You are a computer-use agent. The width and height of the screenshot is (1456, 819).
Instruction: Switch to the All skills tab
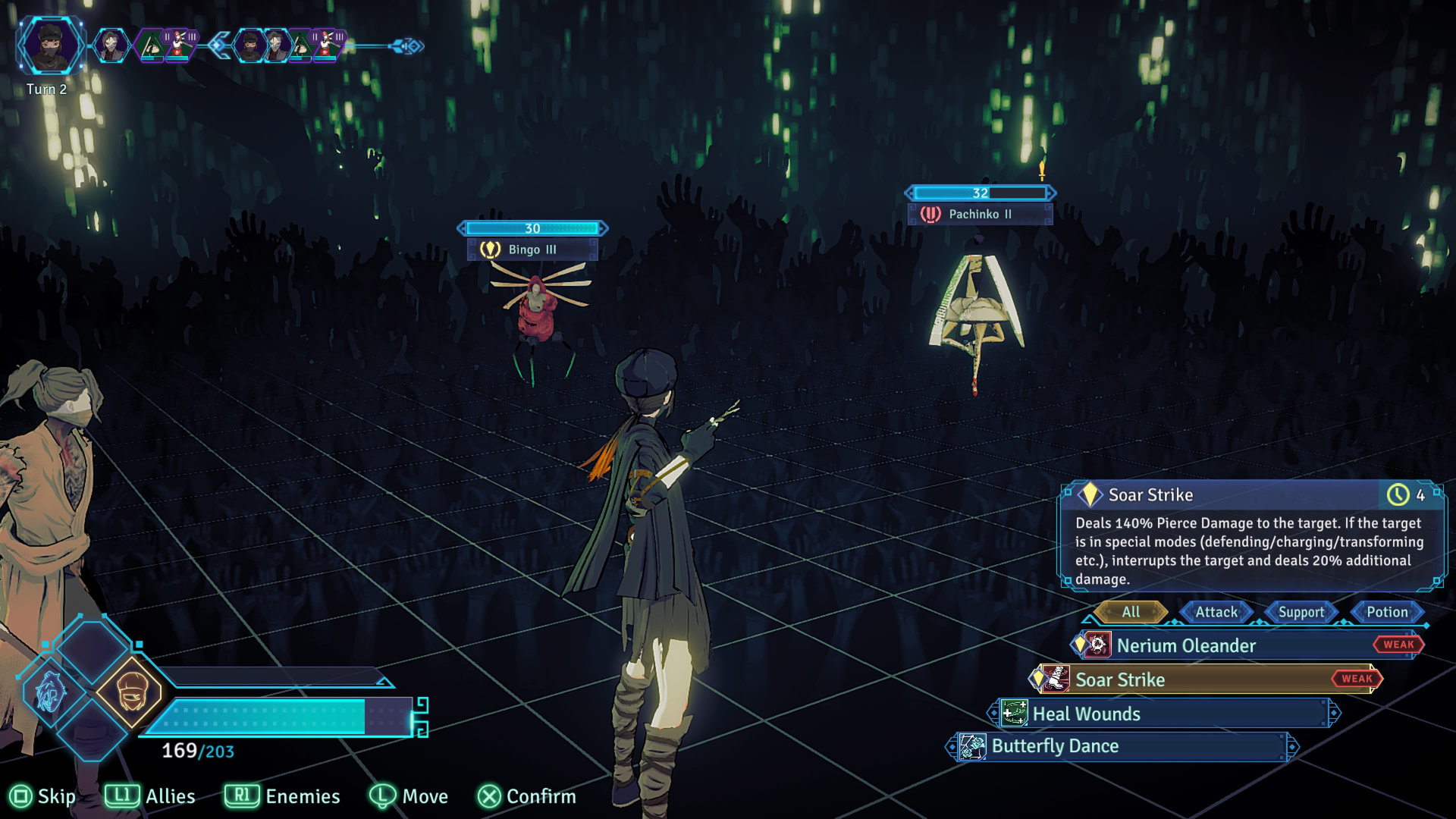[x=1131, y=612]
